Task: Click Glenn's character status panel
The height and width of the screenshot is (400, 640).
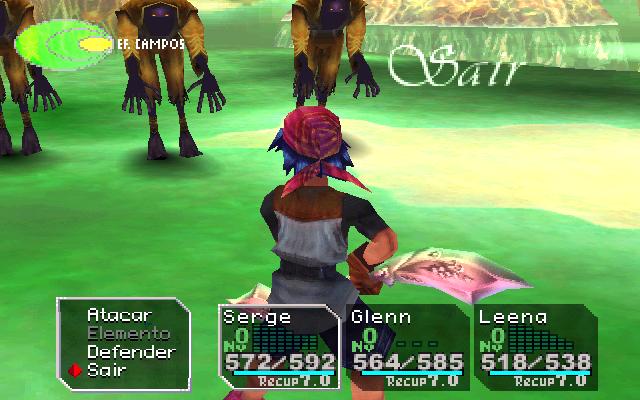Action: tap(406, 347)
